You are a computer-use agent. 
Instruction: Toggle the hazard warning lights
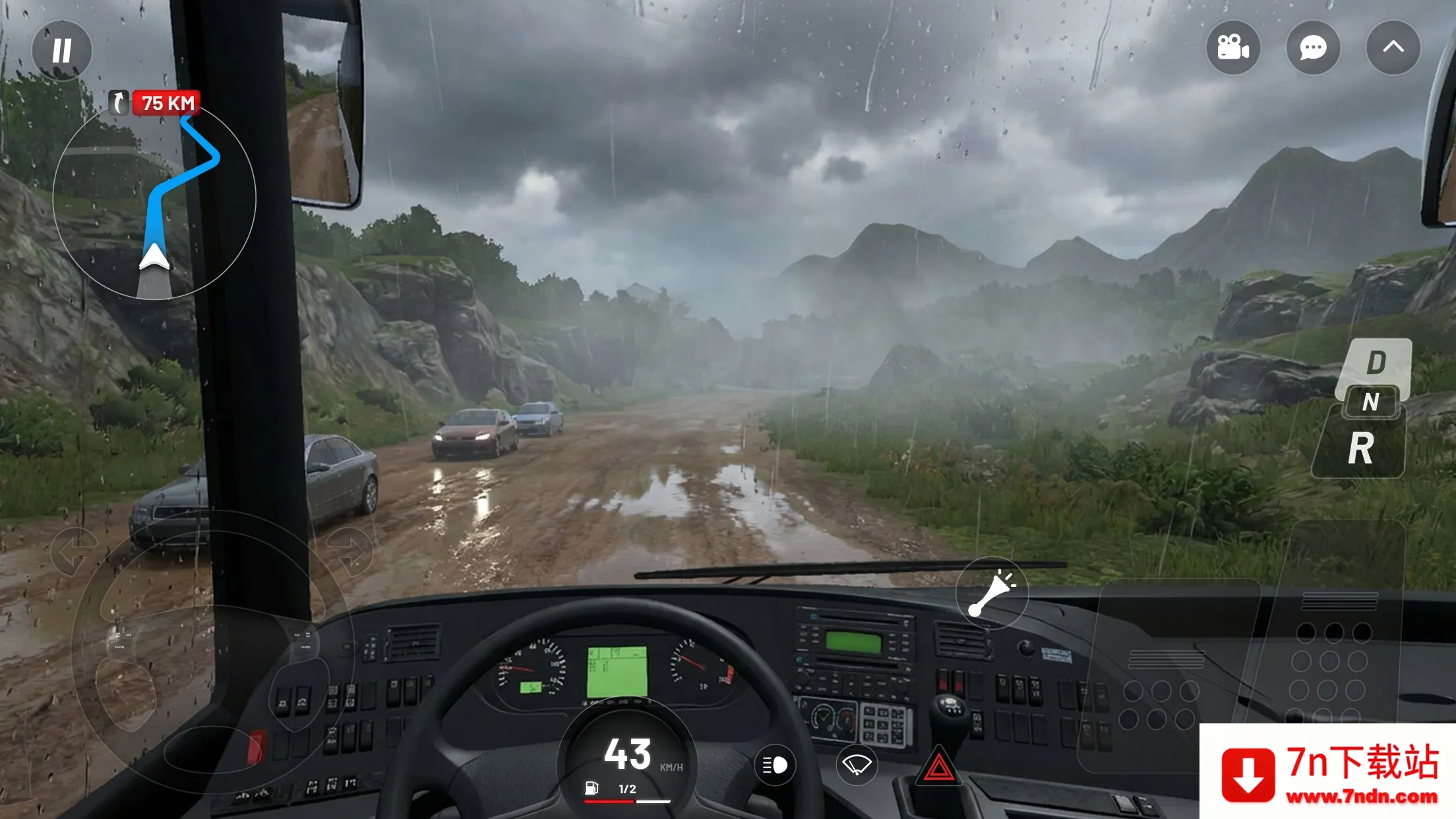938,767
